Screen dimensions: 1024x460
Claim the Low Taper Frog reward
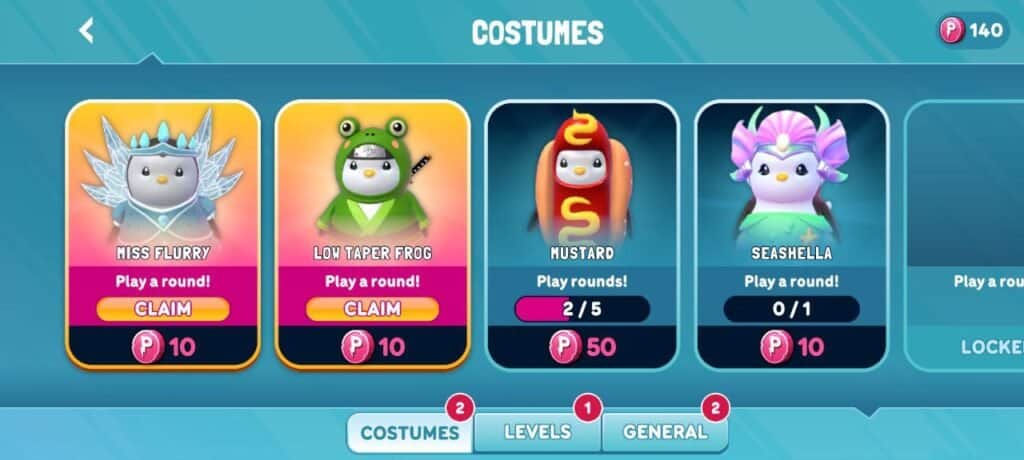pos(372,309)
